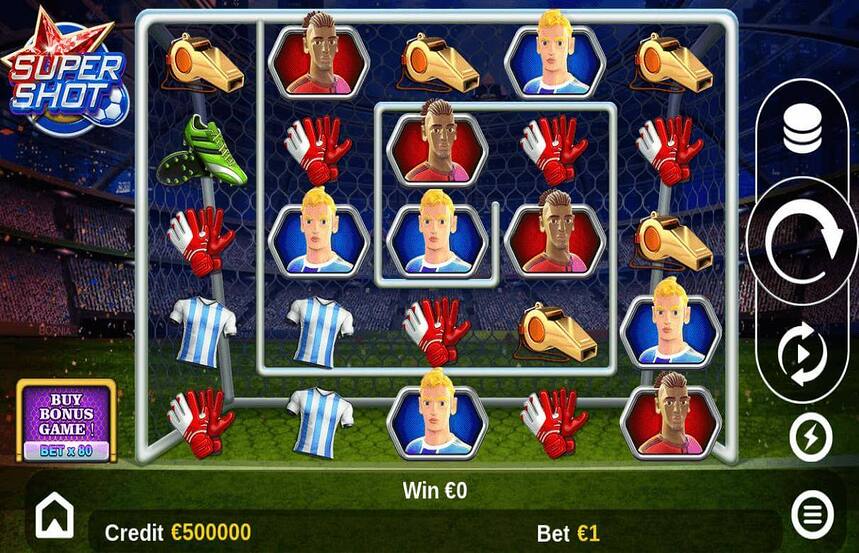
Task: Open the coin stack bet settings
Action: pos(802,129)
